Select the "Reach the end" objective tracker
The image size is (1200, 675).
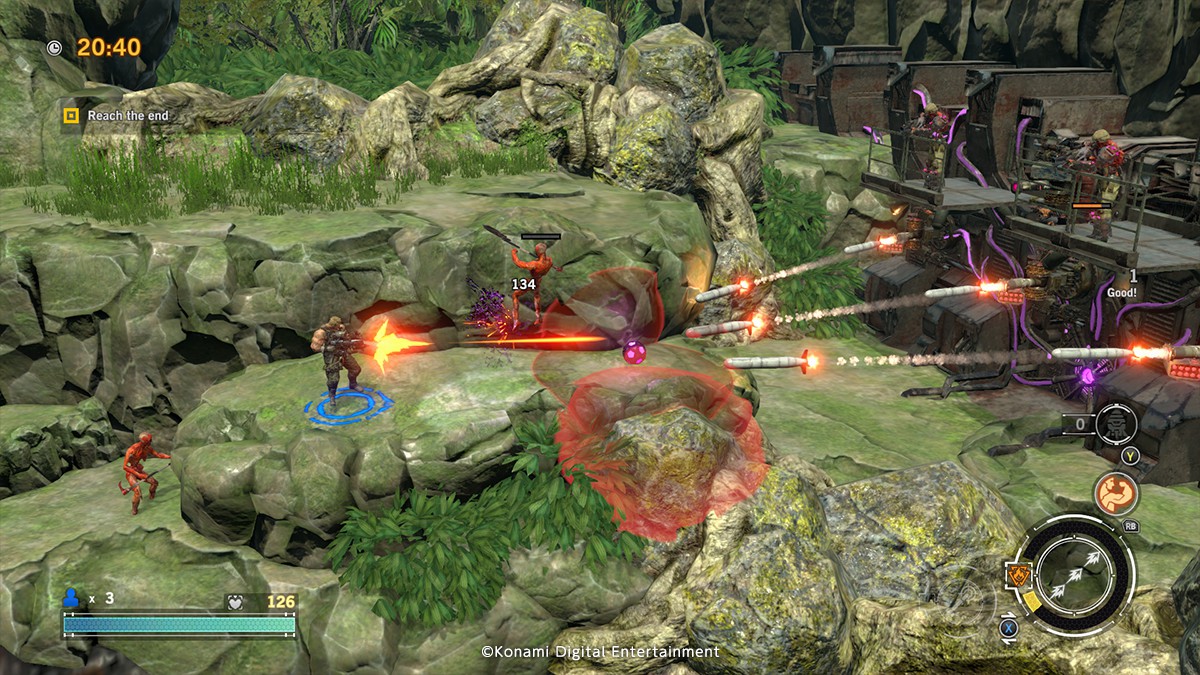117,116
